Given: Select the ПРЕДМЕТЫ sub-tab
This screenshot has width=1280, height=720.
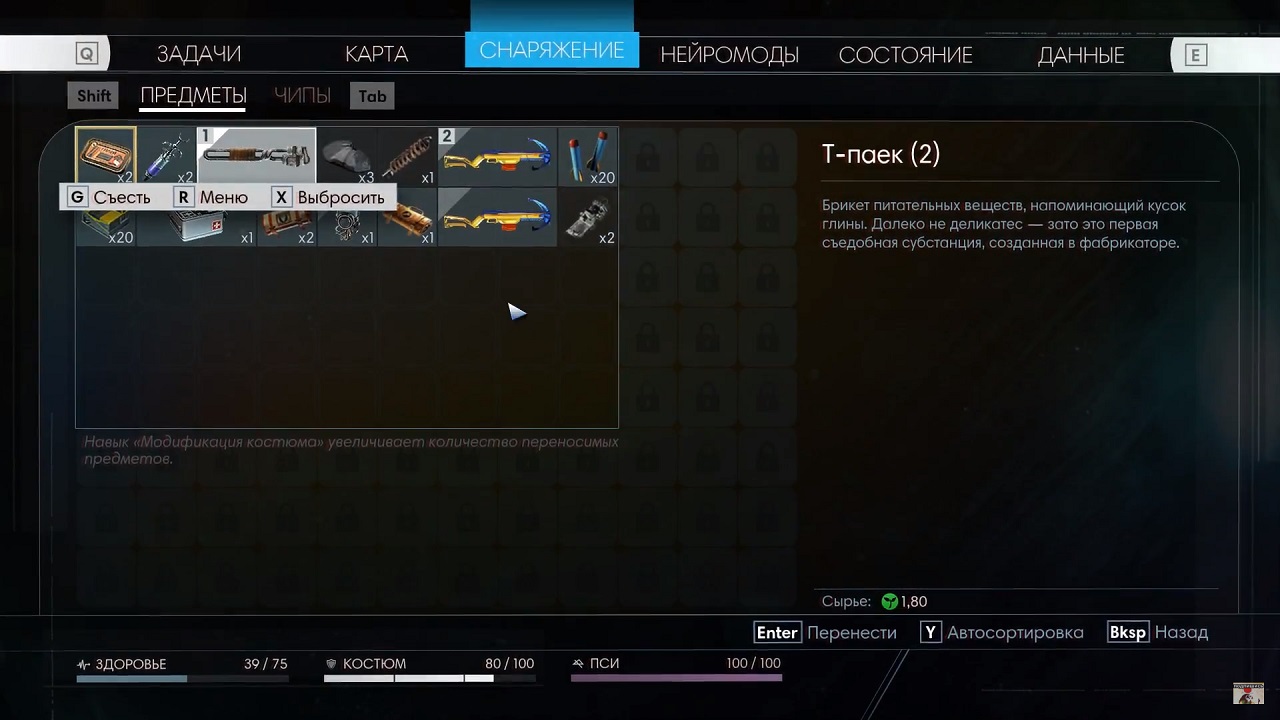Looking at the screenshot, I should (x=193, y=96).
